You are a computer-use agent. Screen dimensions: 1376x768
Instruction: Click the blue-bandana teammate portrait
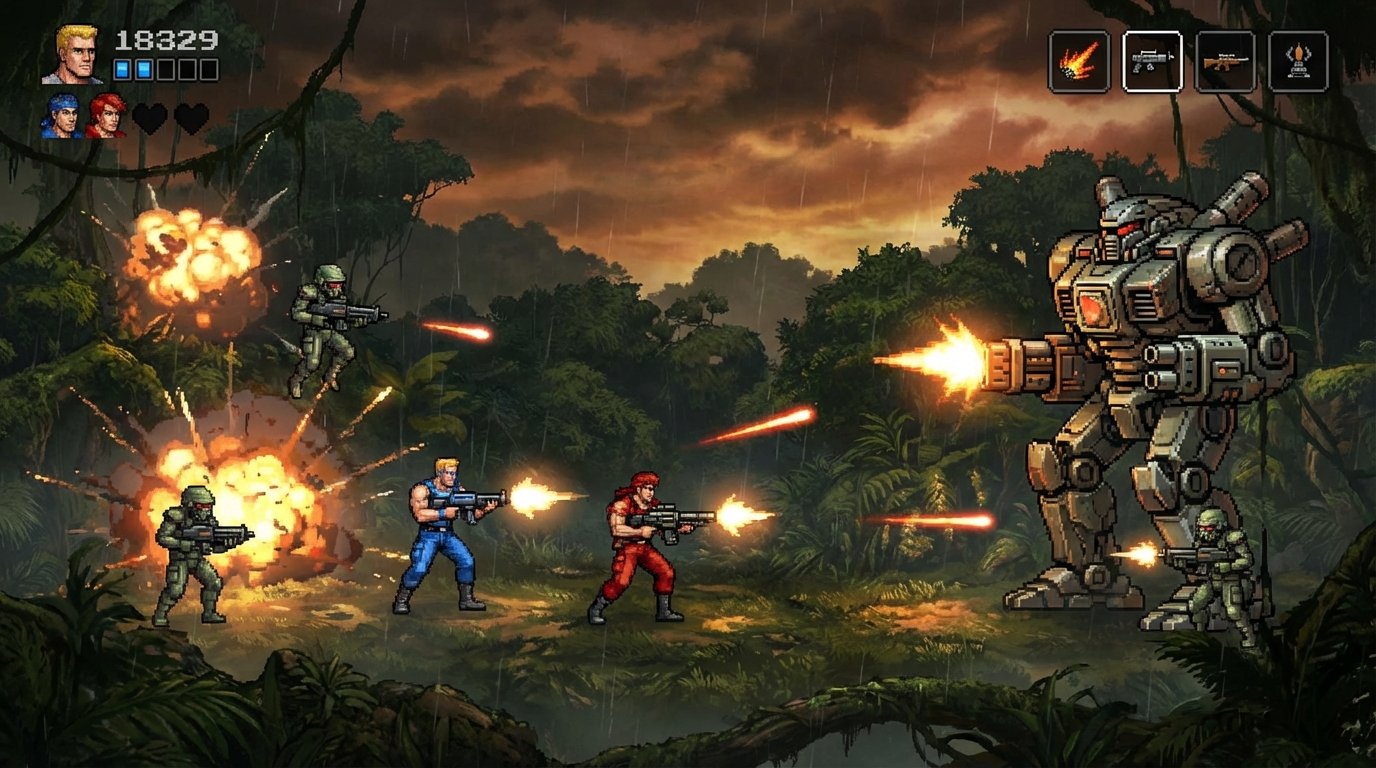pos(60,116)
